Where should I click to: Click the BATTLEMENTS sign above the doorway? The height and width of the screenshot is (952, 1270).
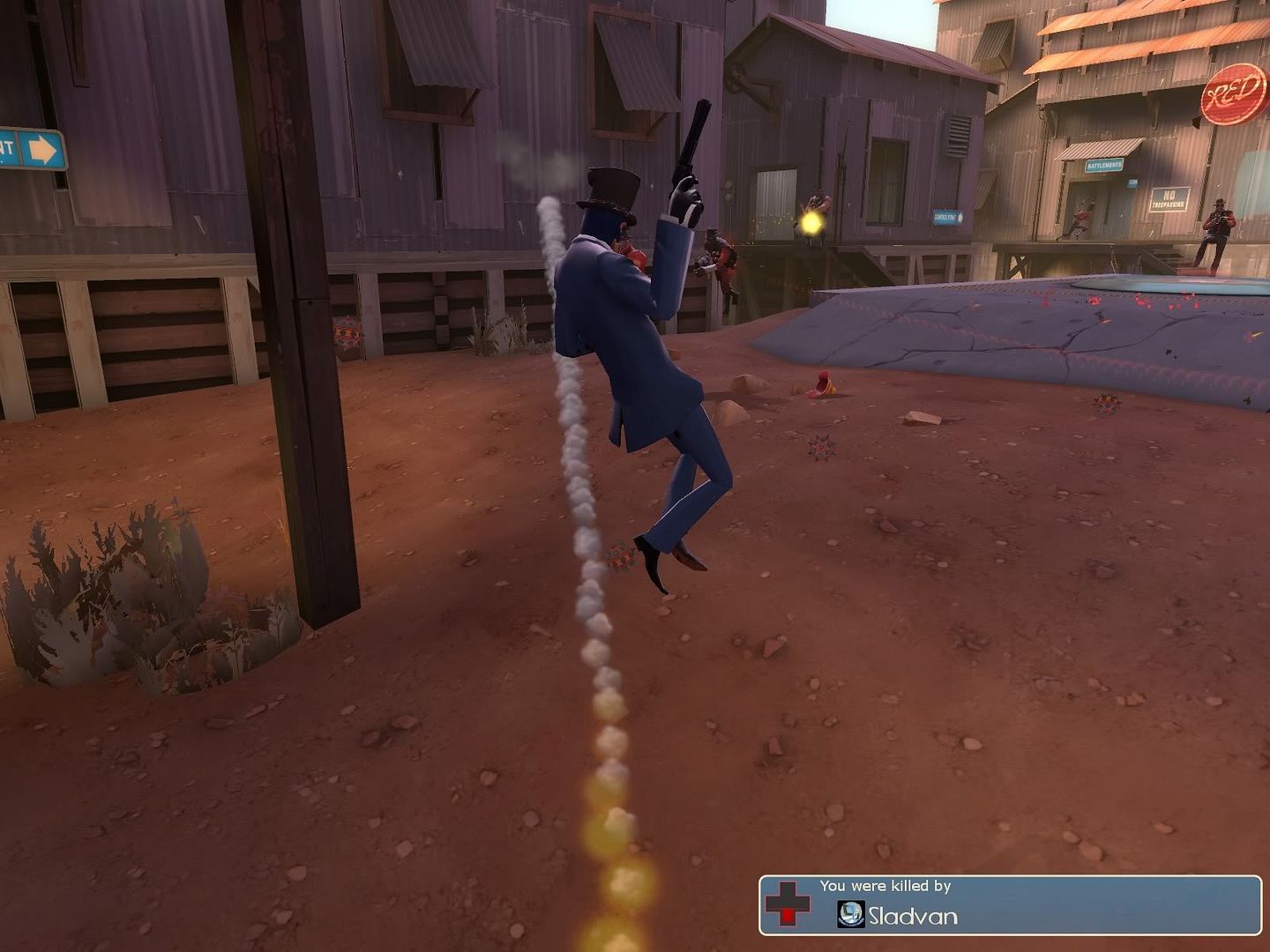[1102, 164]
